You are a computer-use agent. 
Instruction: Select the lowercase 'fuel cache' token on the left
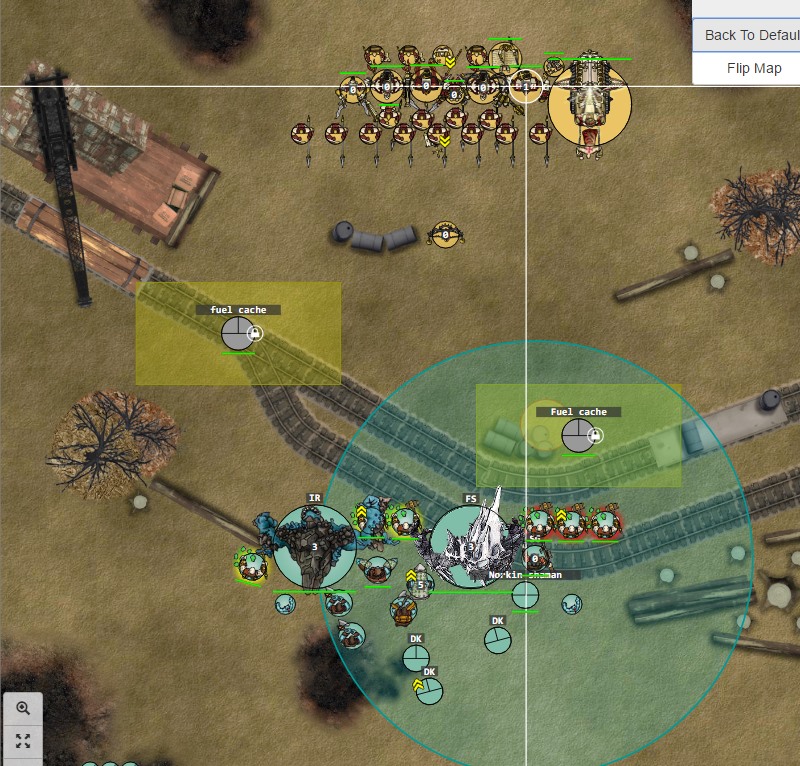(238, 333)
